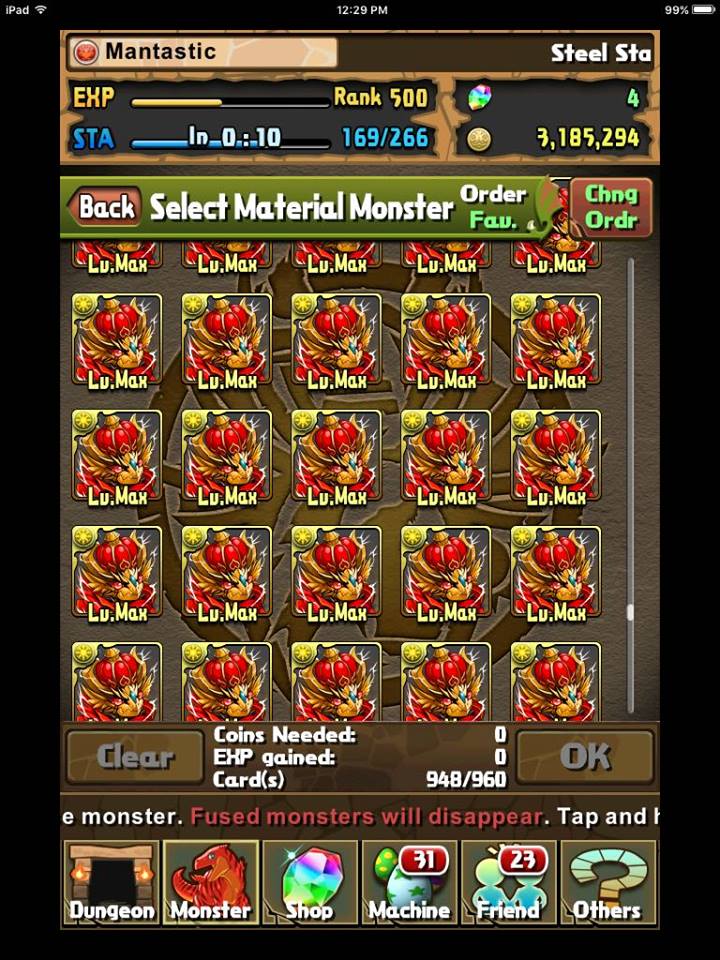Clear the selected material monsters
720x960 pixels.
(135, 757)
